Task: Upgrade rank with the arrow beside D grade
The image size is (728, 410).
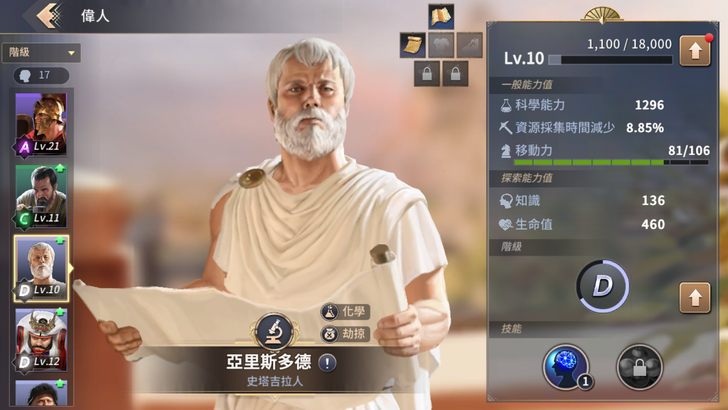Action: pyautogui.click(x=694, y=296)
